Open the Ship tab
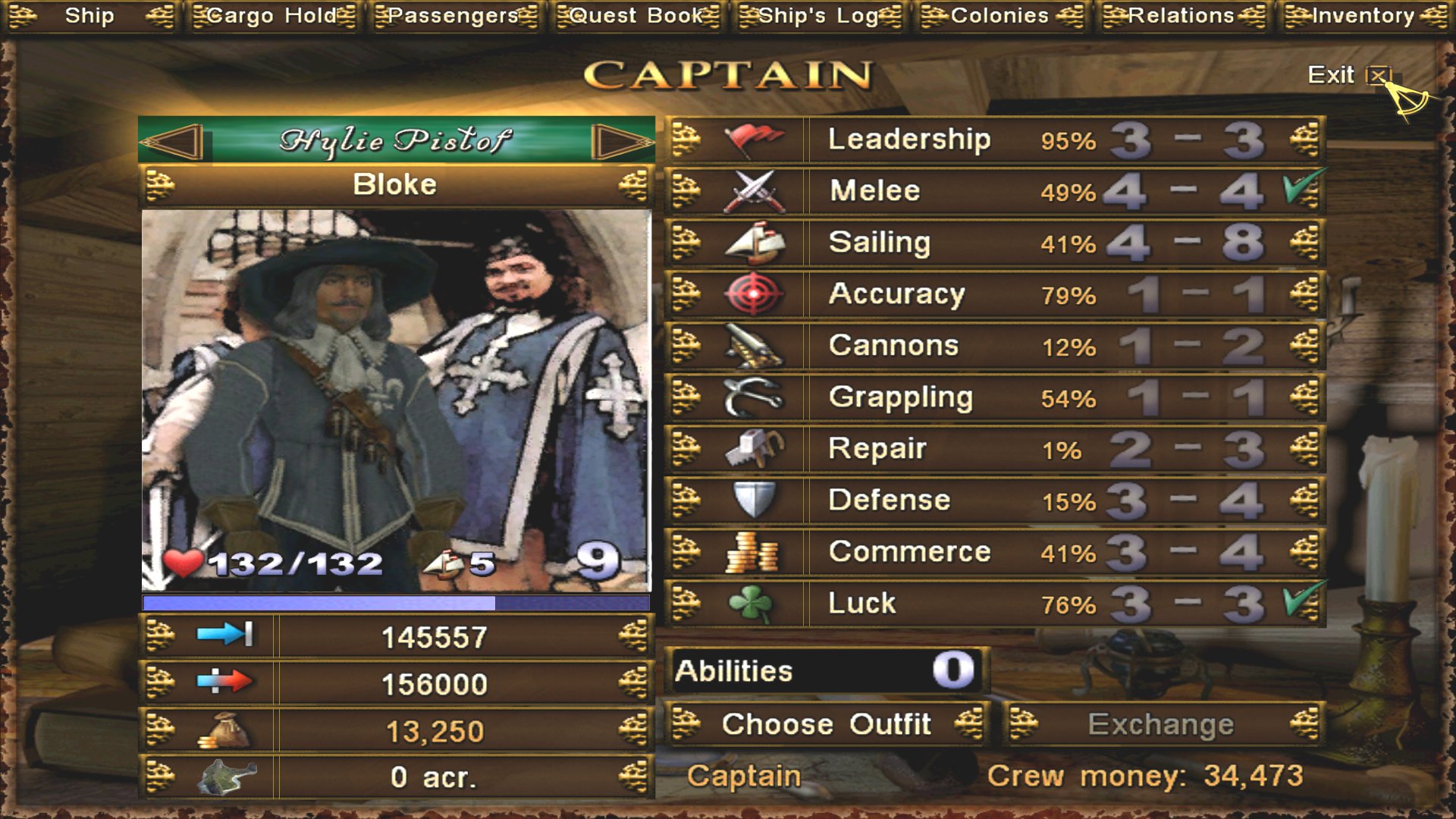This screenshot has width=1456, height=819. 89,15
